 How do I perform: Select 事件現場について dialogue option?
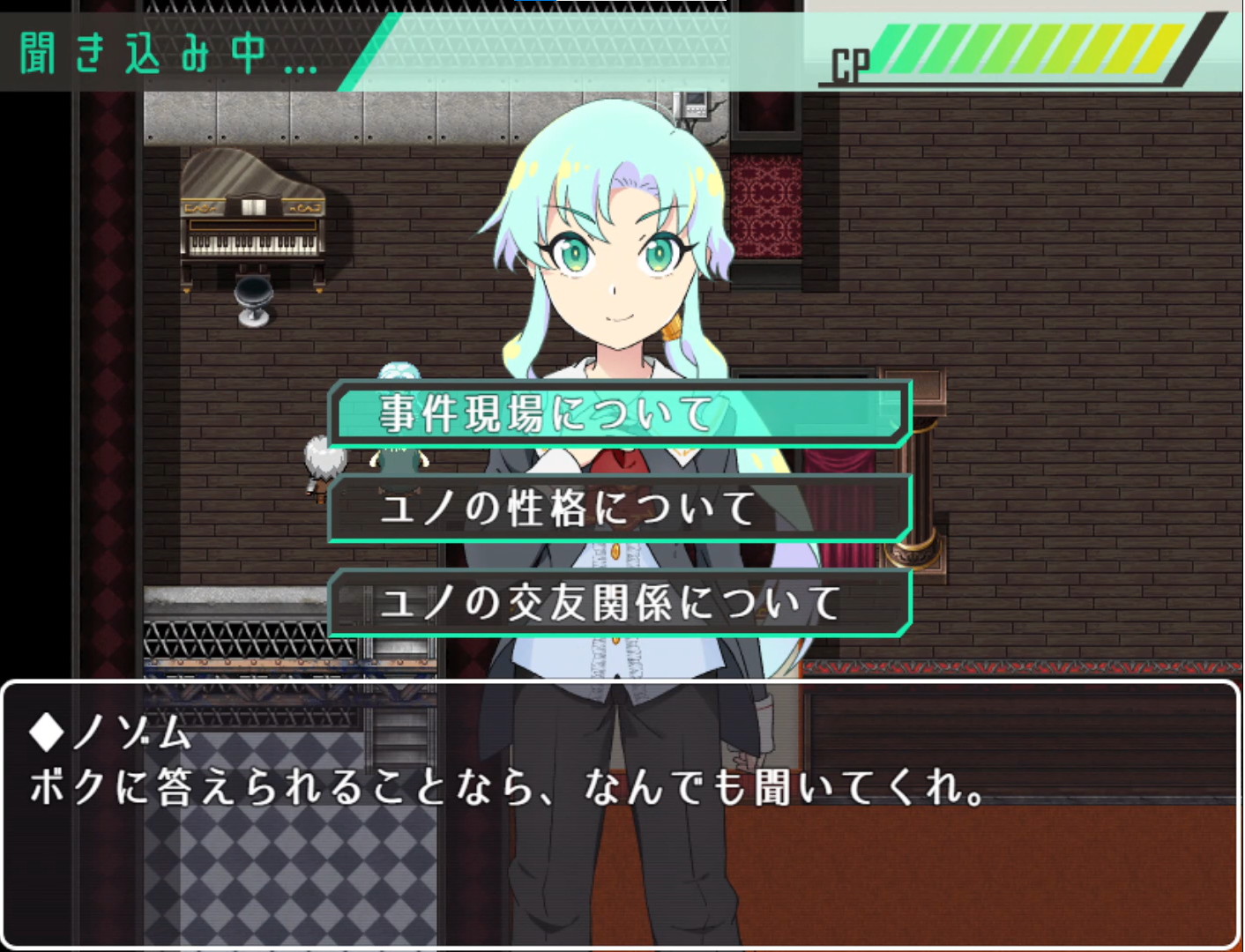[620, 414]
